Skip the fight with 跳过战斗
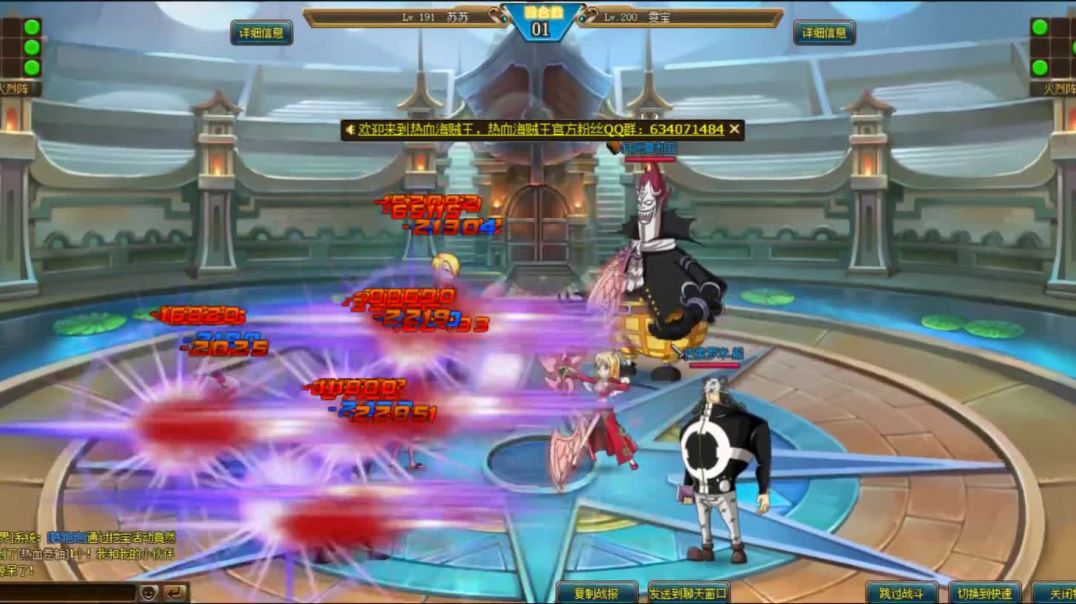 901,593
